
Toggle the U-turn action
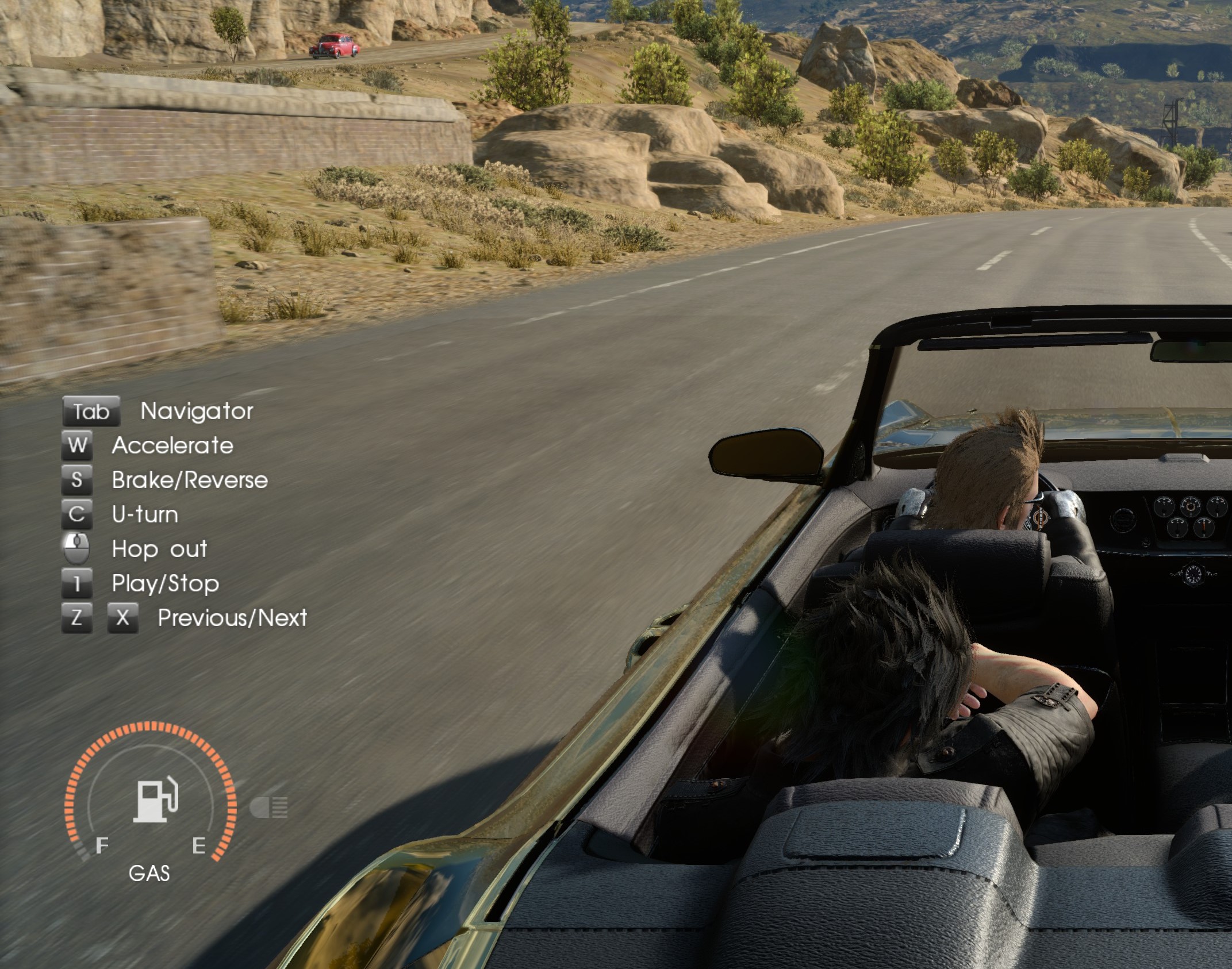click(79, 515)
